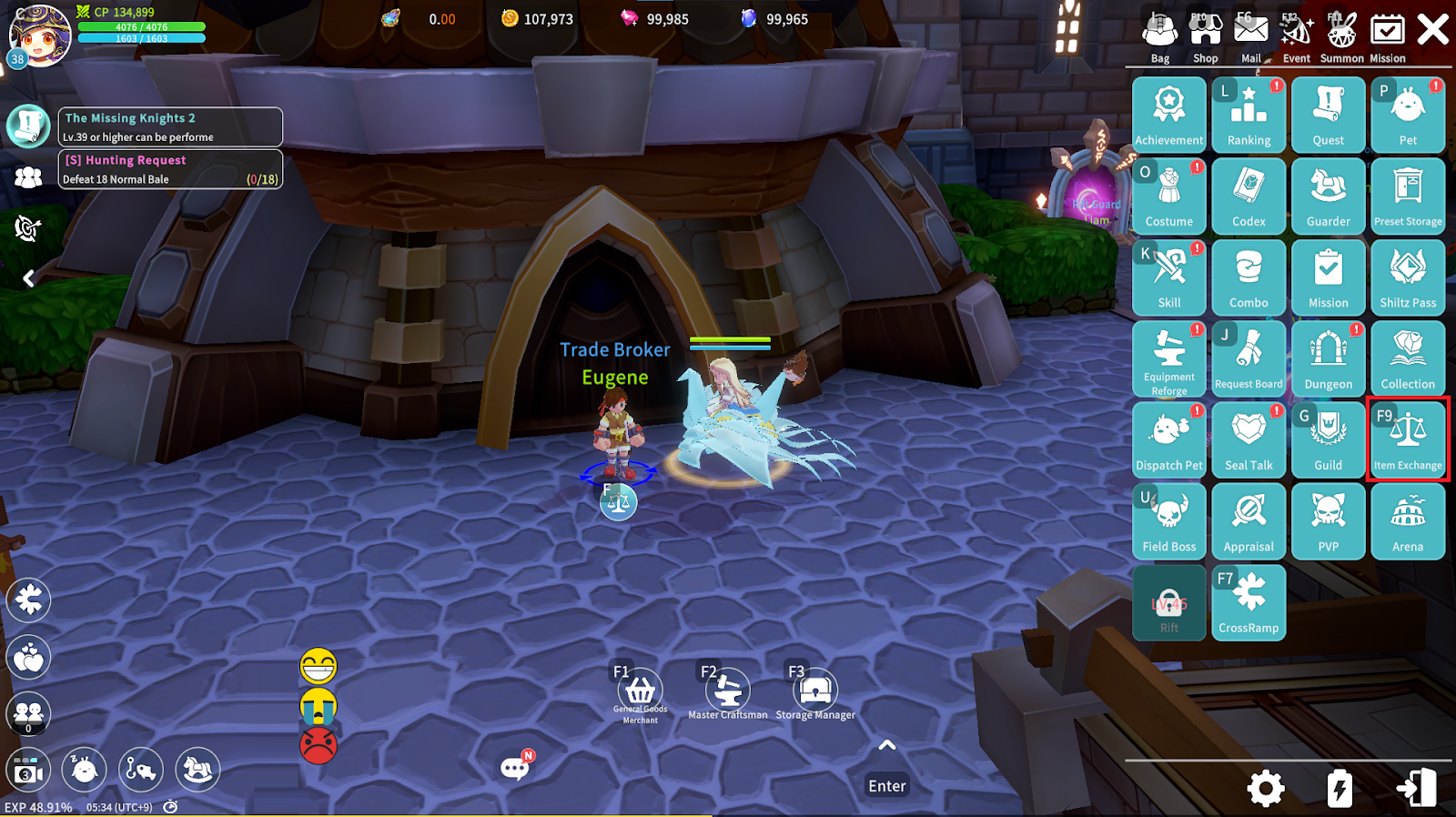Image resolution: width=1456 pixels, height=817 pixels.
Task: Open the Item Exchange menu
Action: point(1408,439)
